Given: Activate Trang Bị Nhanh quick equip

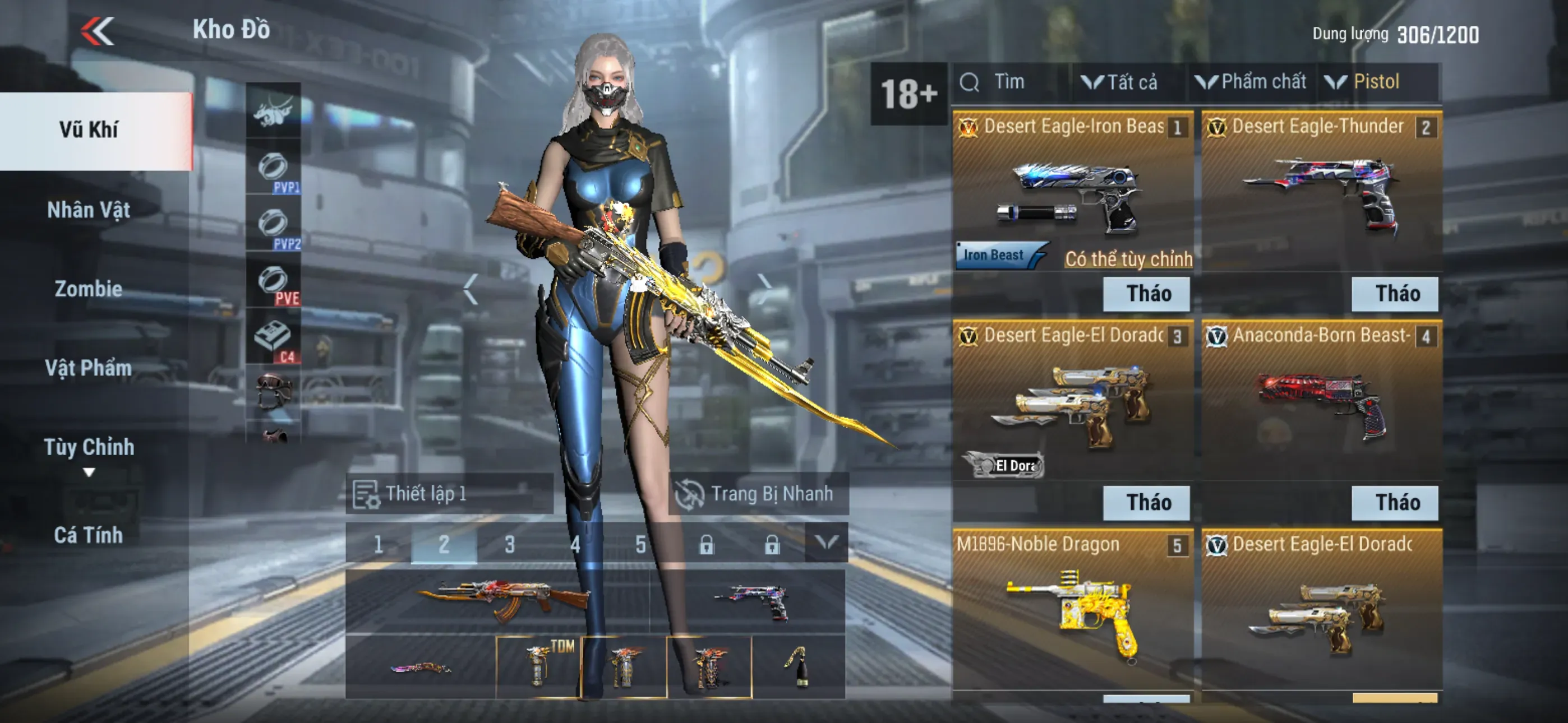Looking at the screenshot, I should point(758,494).
